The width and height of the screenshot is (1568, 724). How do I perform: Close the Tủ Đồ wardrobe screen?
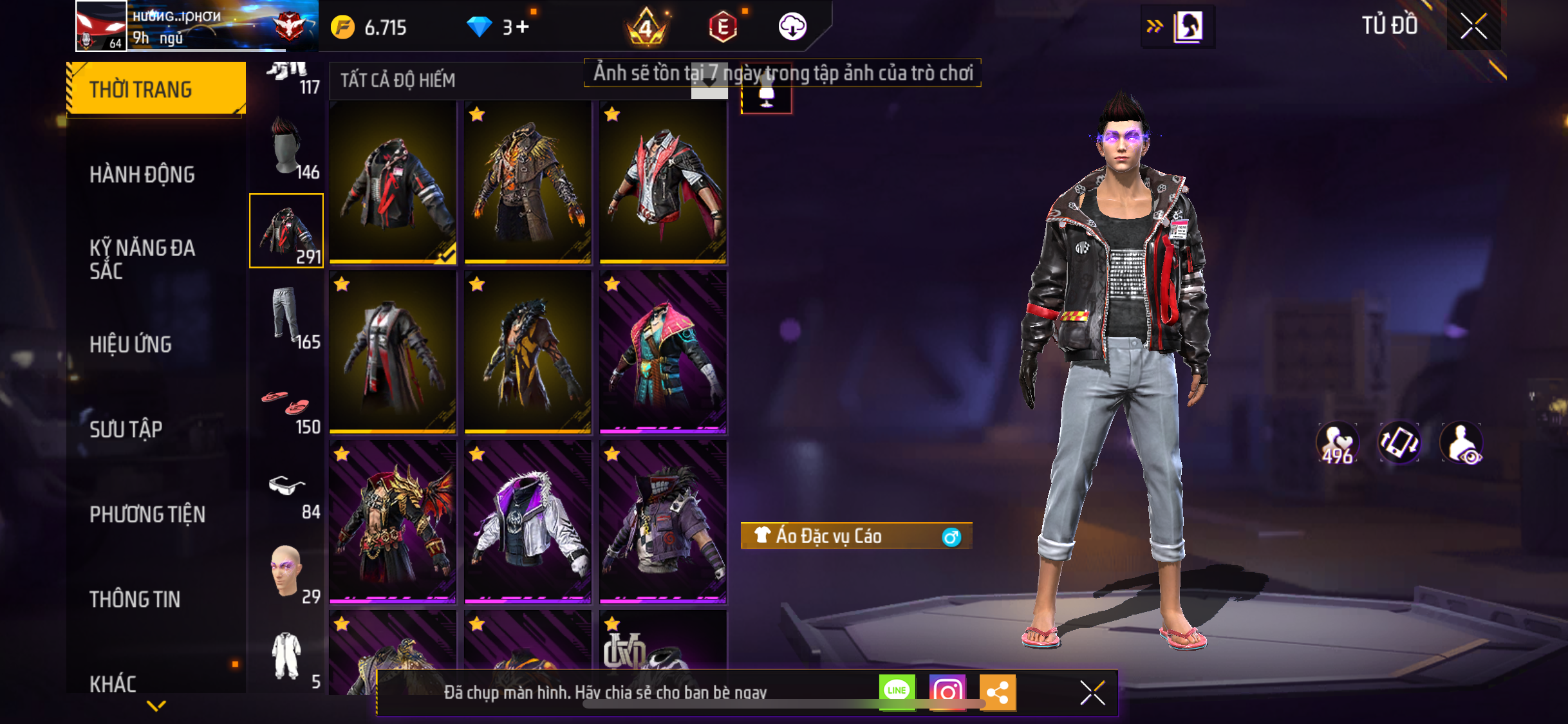[x=1473, y=26]
